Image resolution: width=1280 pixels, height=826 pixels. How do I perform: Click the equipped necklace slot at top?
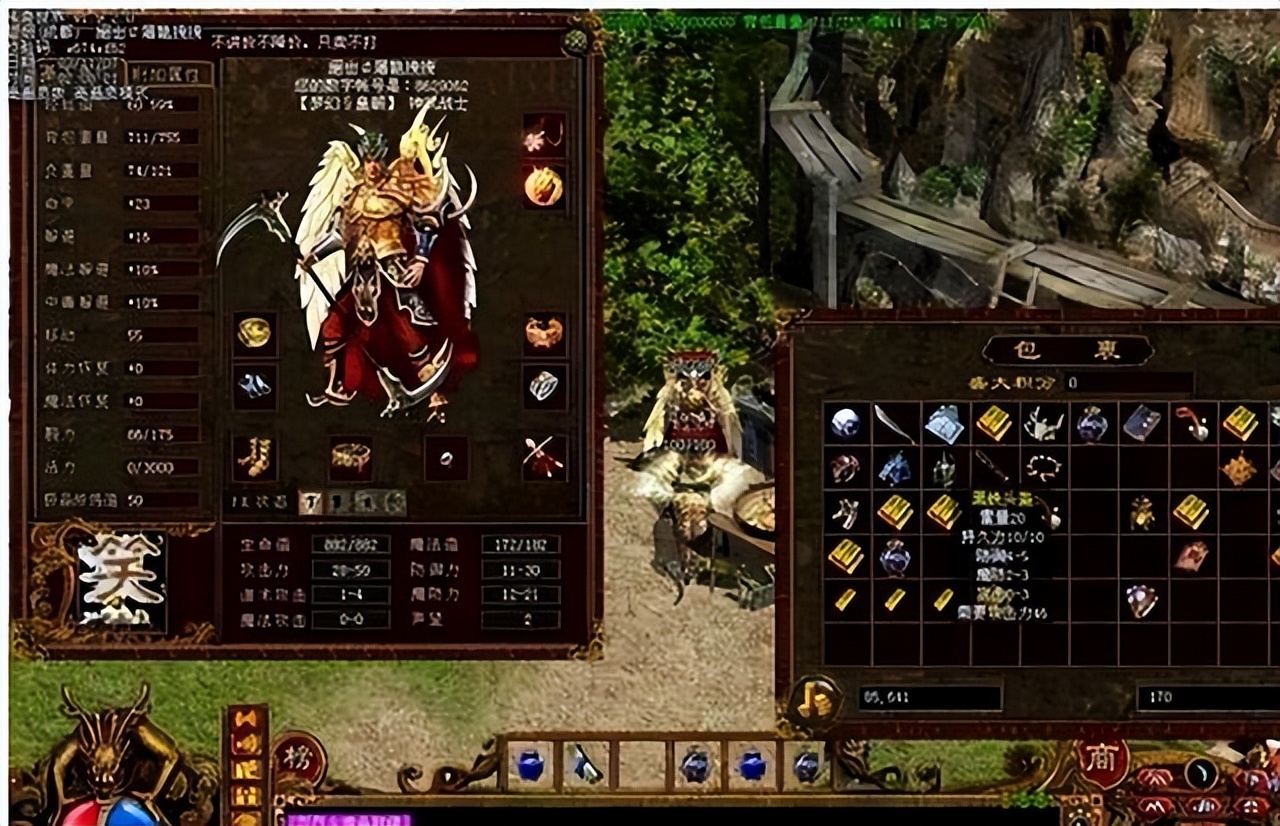point(543,134)
